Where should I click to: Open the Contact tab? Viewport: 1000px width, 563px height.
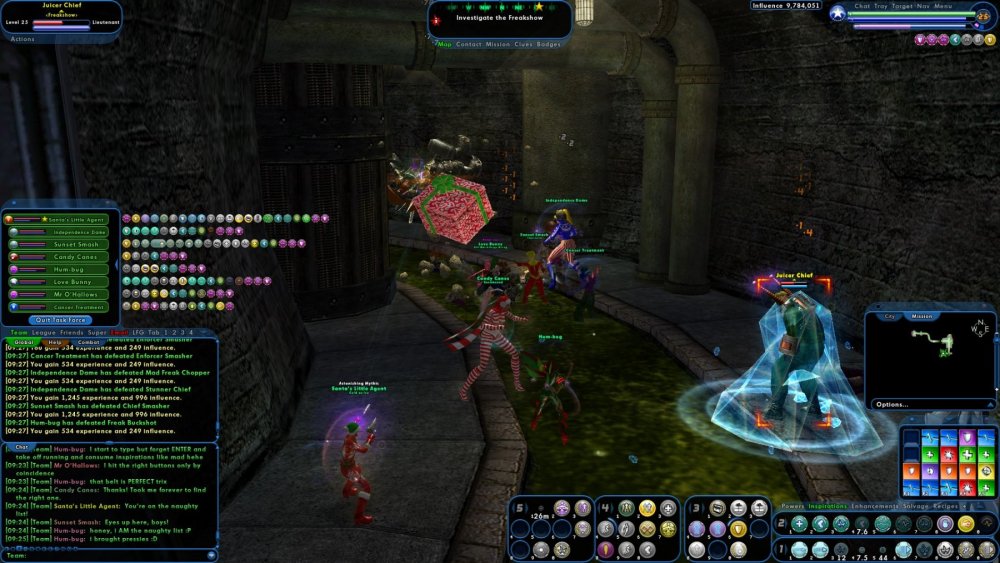(469, 44)
